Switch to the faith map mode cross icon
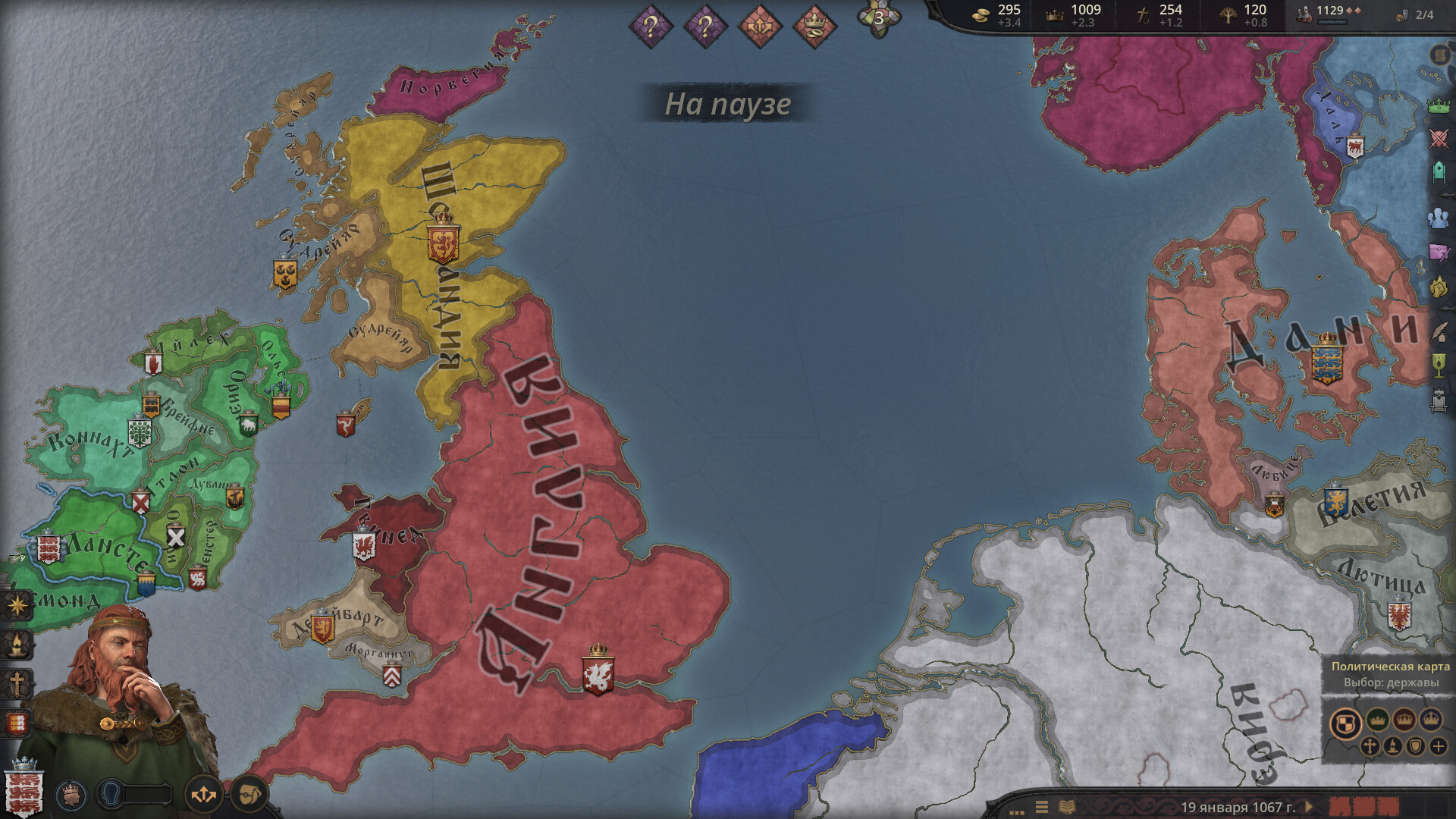Image resolution: width=1456 pixels, height=819 pixels. (x=1369, y=747)
